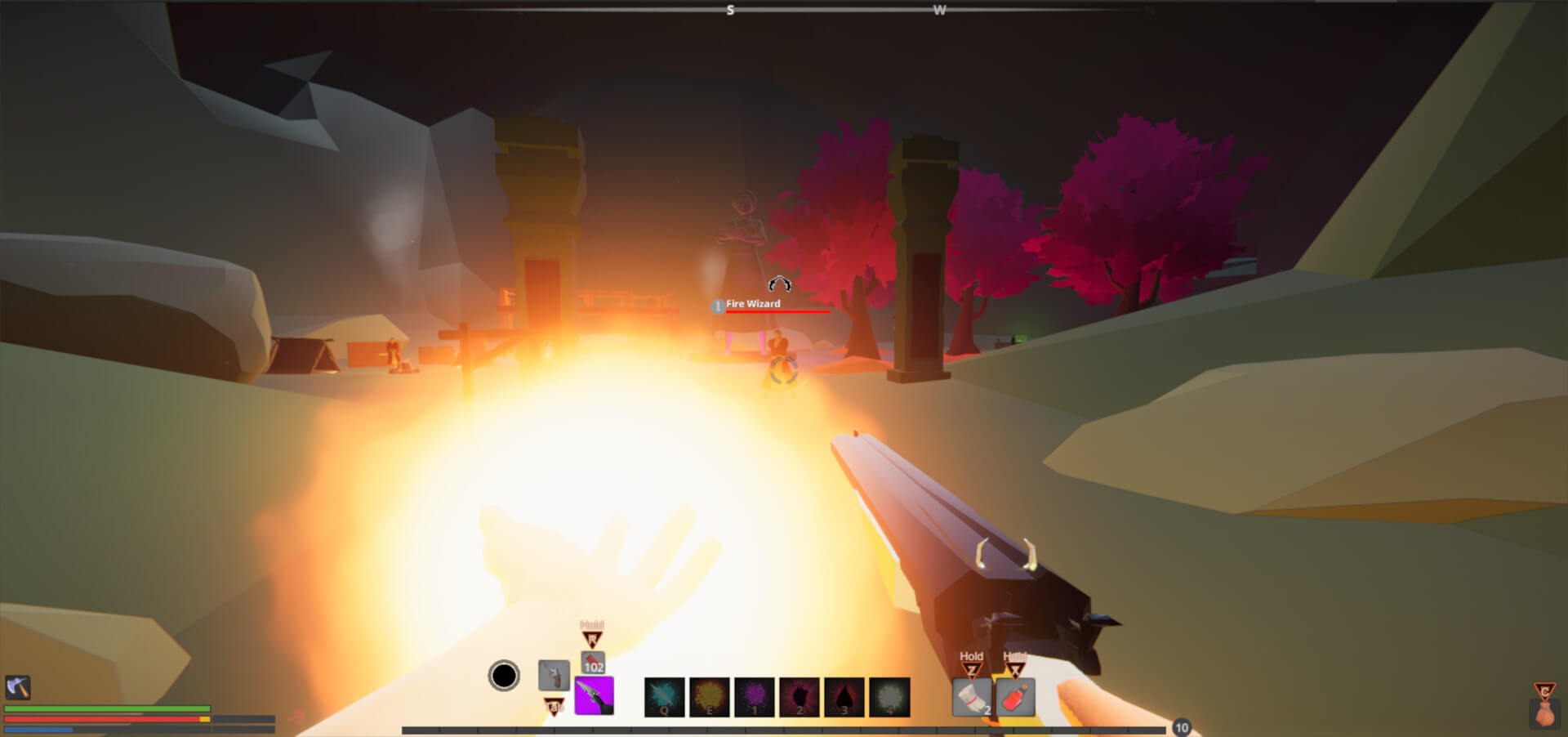Image resolution: width=1568 pixels, height=737 pixels.
Task: Use the bandage item slot
Action: tap(972, 698)
